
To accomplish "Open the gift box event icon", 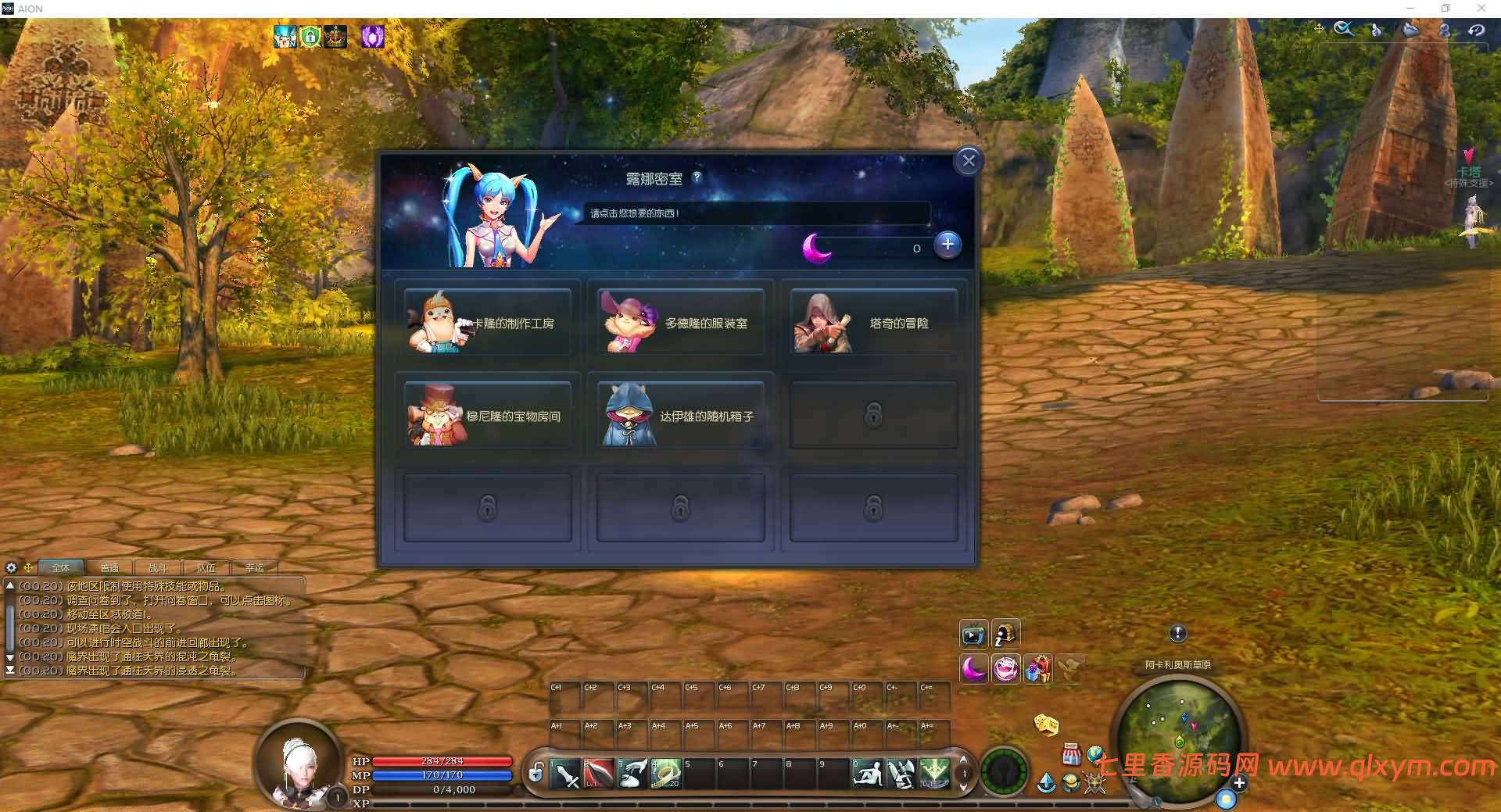I will (x=1038, y=669).
